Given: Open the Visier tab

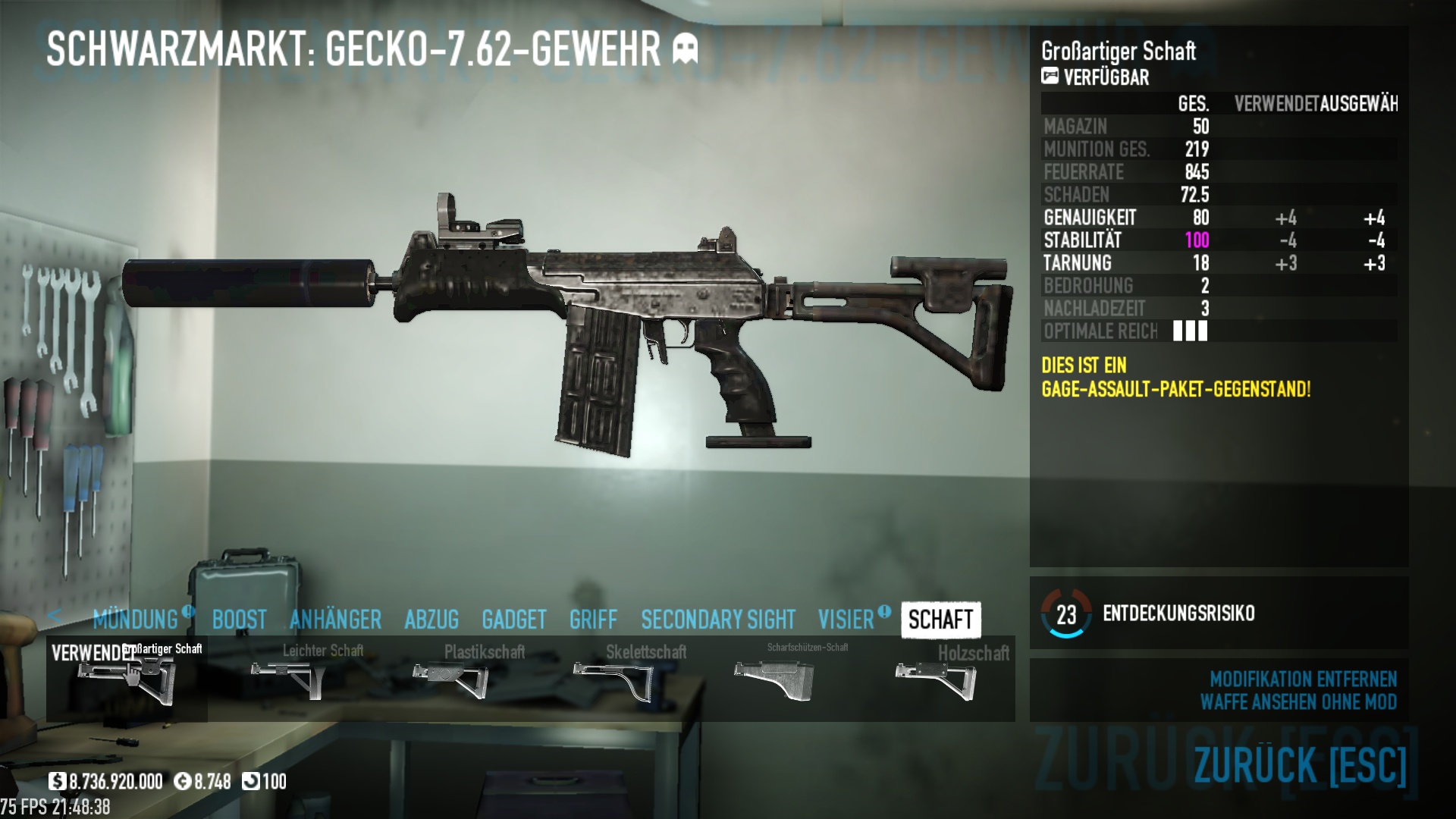Looking at the screenshot, I should pyautogui.click(x=846, y=620).
